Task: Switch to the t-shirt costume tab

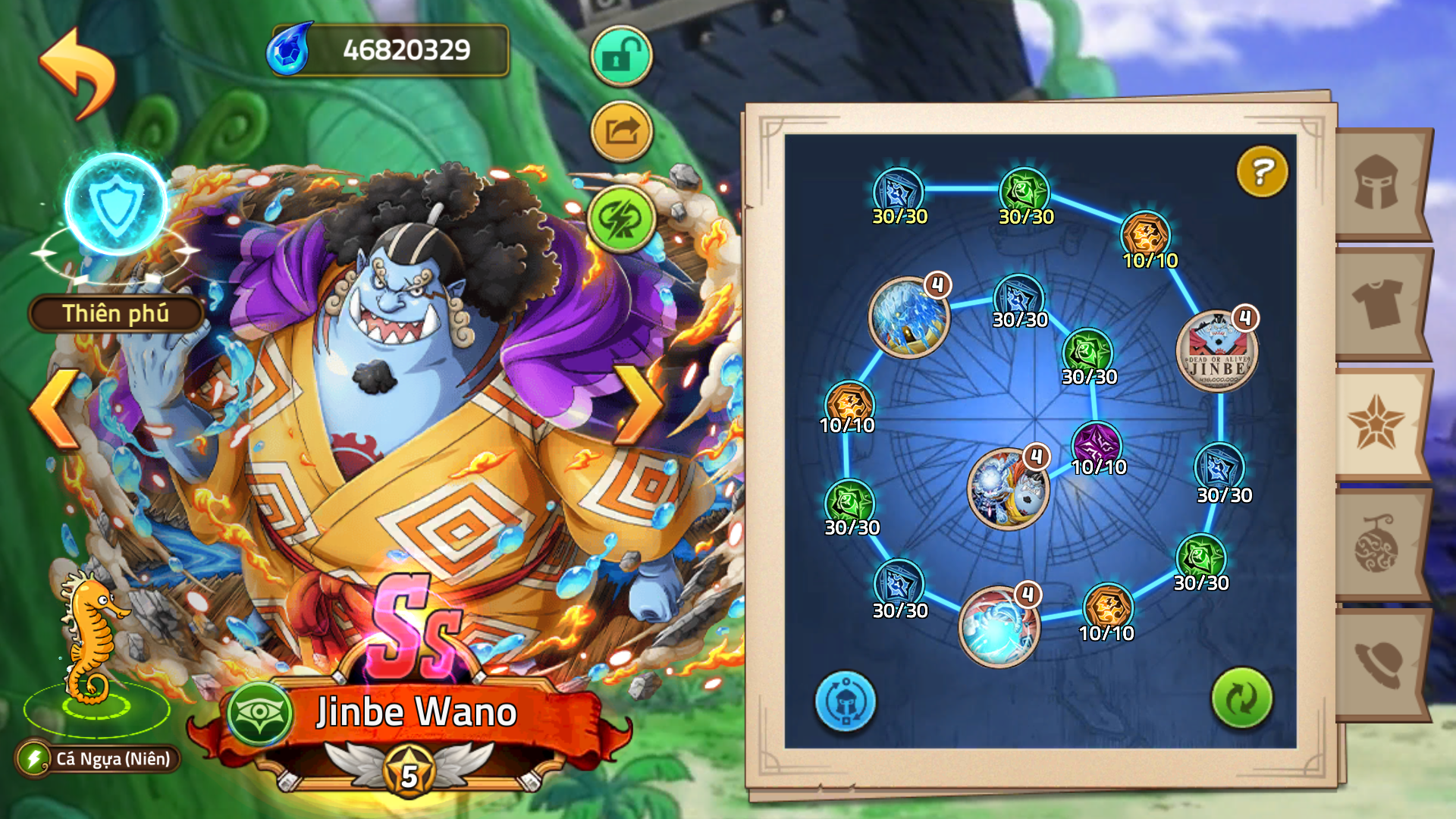Action: pos(1377,303)
